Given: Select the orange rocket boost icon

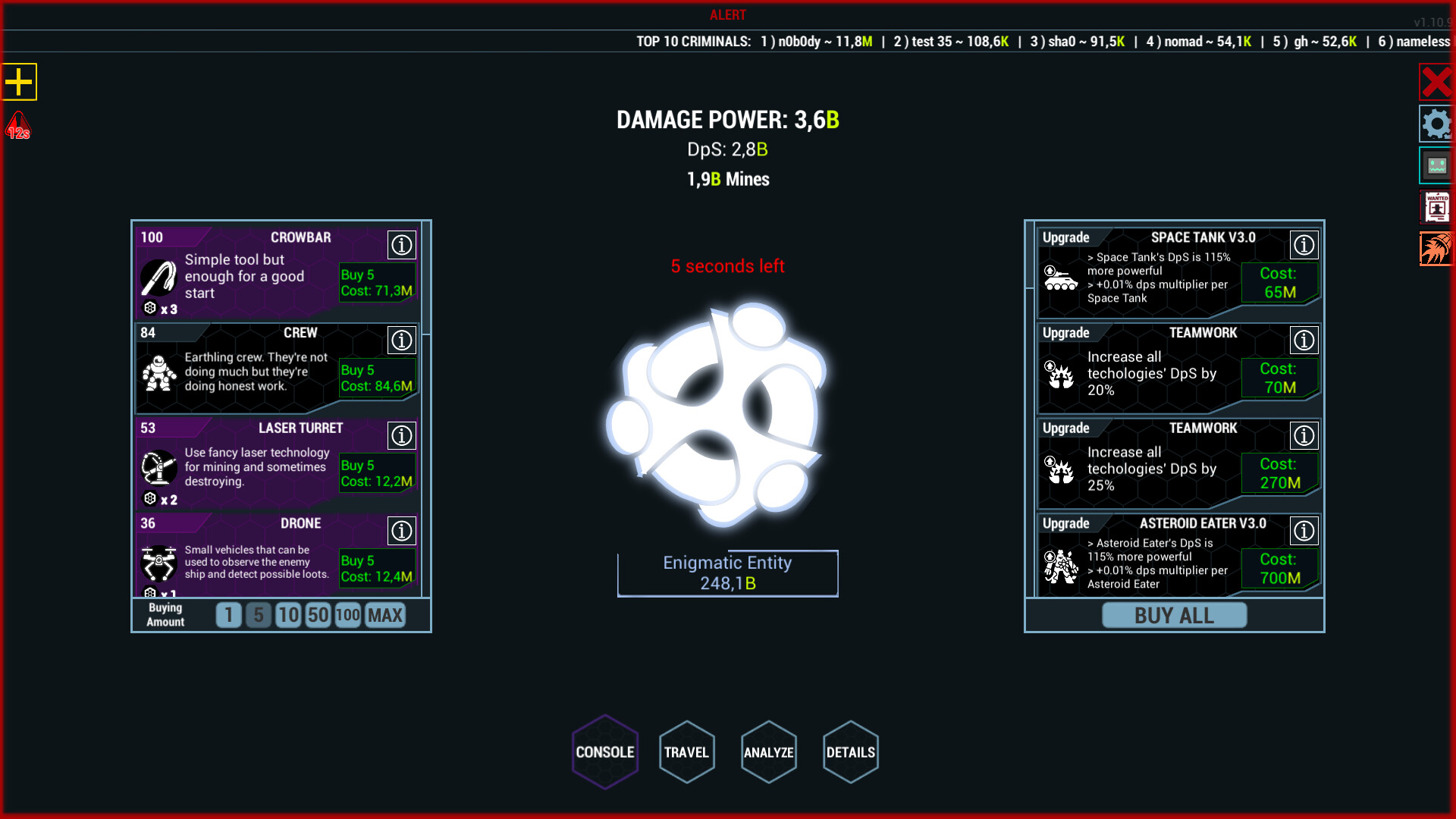Looking at the screenshot, I should pos(1437,248).
